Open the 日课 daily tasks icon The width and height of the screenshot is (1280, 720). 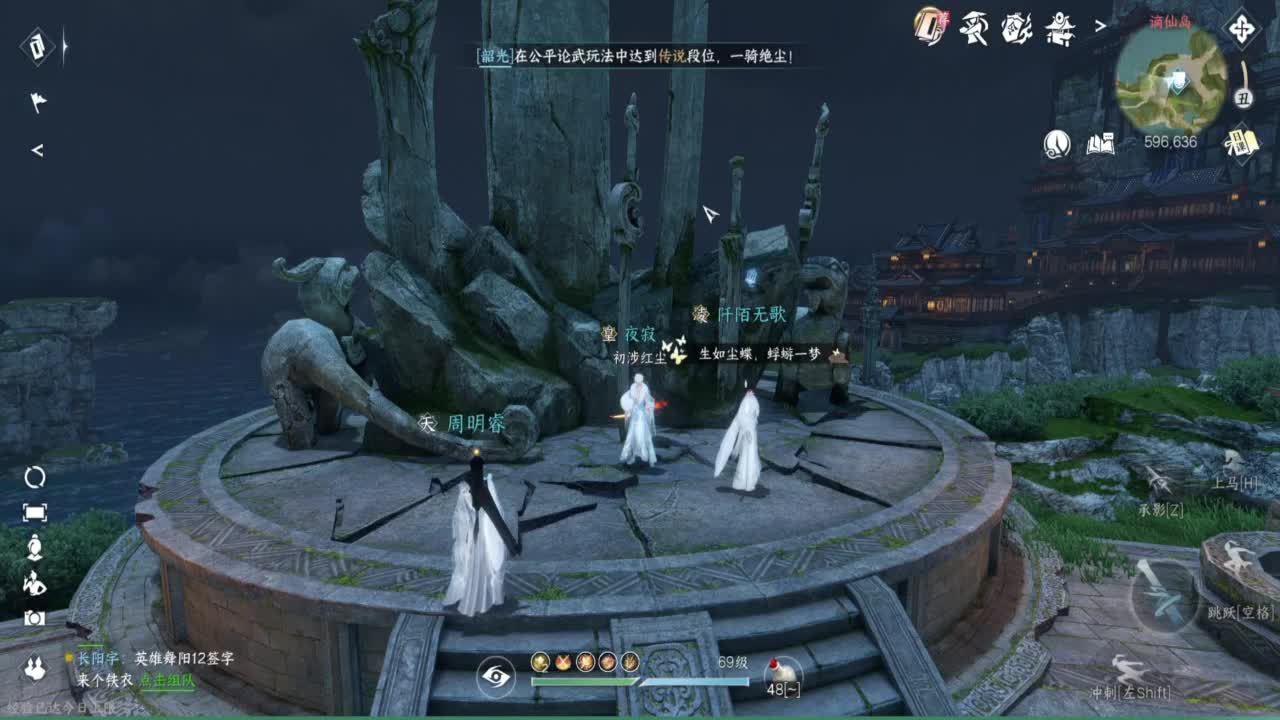(1241, 141)
